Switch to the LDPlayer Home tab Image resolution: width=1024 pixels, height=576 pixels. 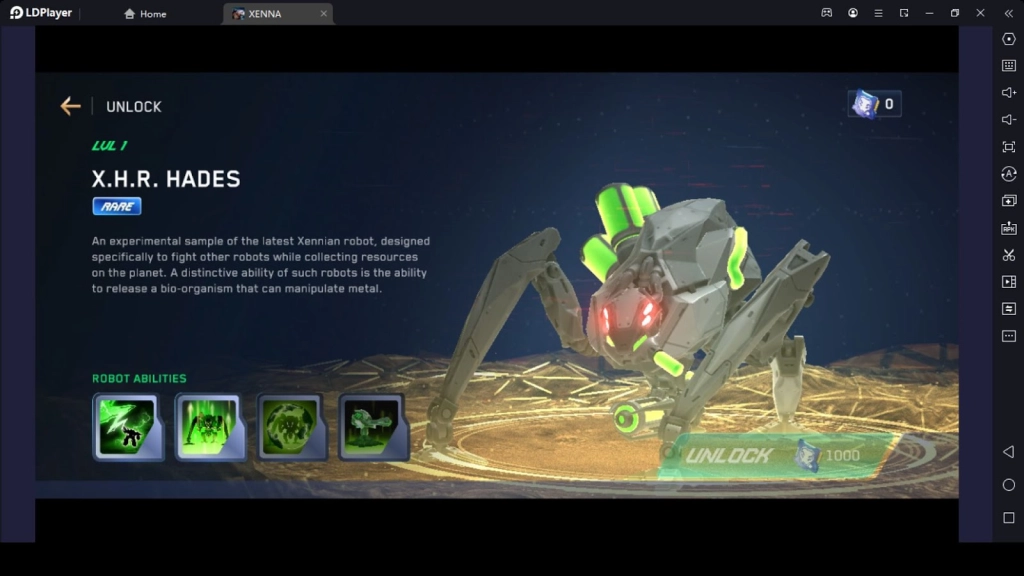145,14
